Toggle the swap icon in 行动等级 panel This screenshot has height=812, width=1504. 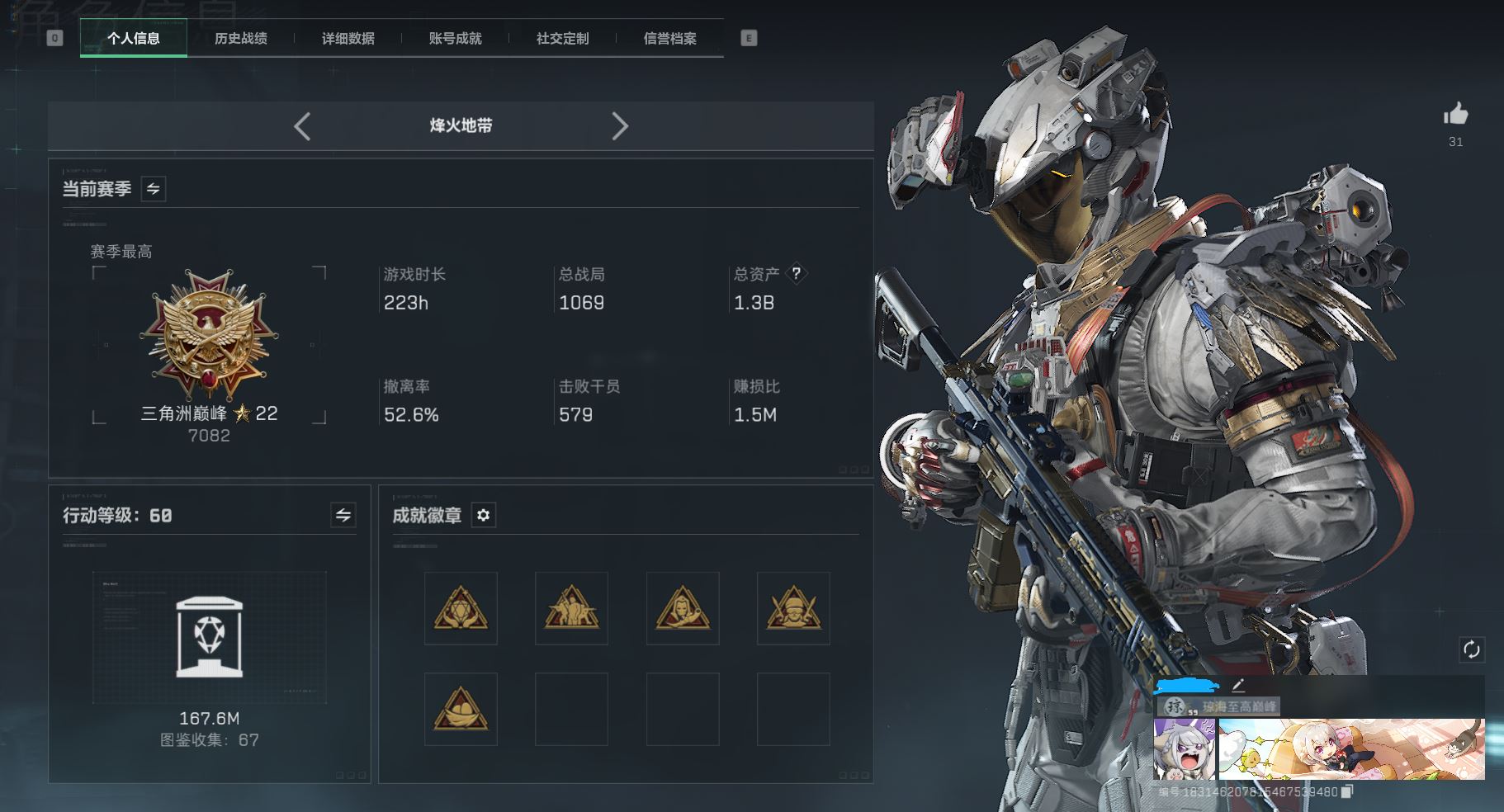pyautogui.click(x=343, y=516)
